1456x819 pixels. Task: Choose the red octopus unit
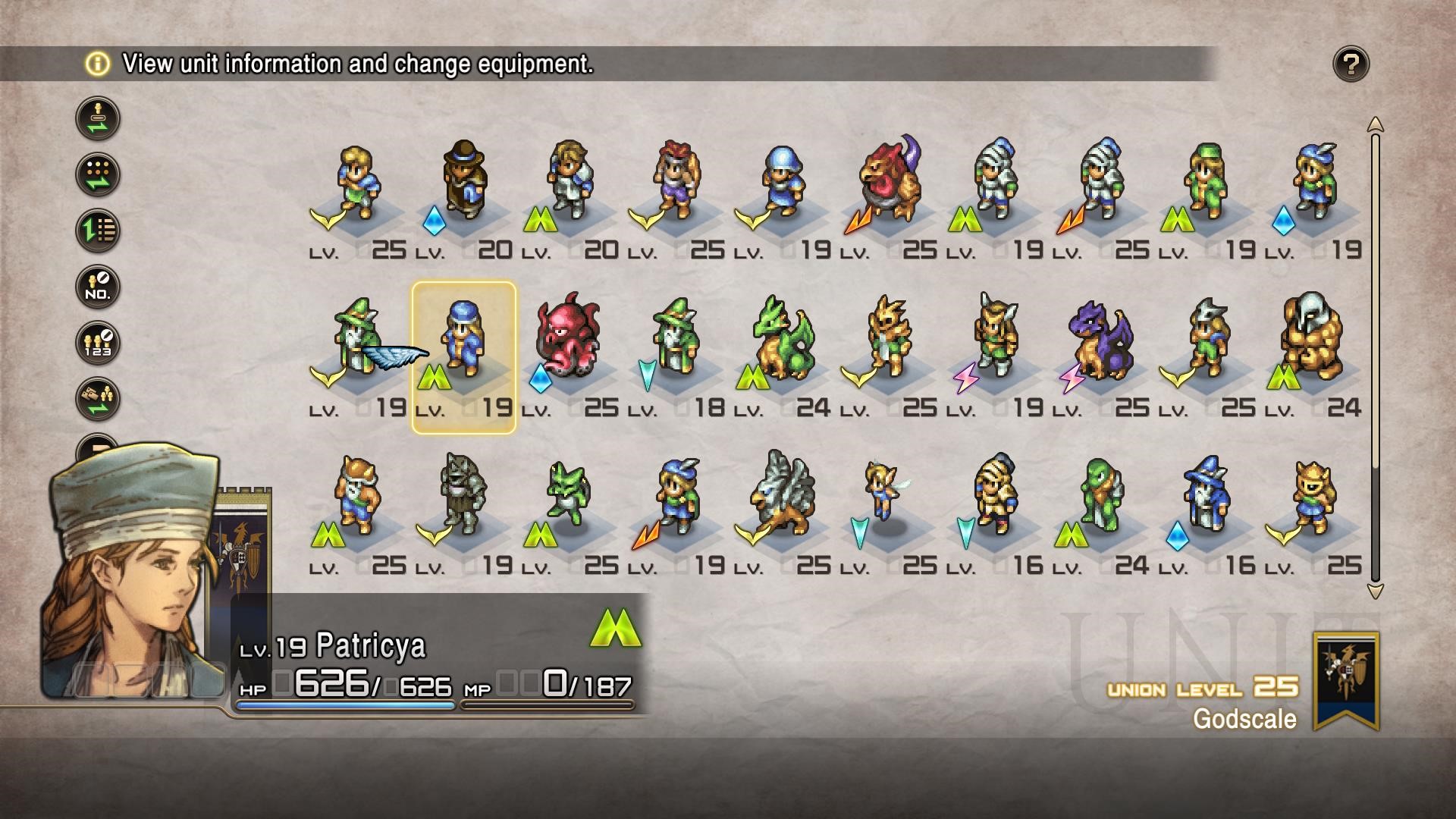[x=568, y=340]
